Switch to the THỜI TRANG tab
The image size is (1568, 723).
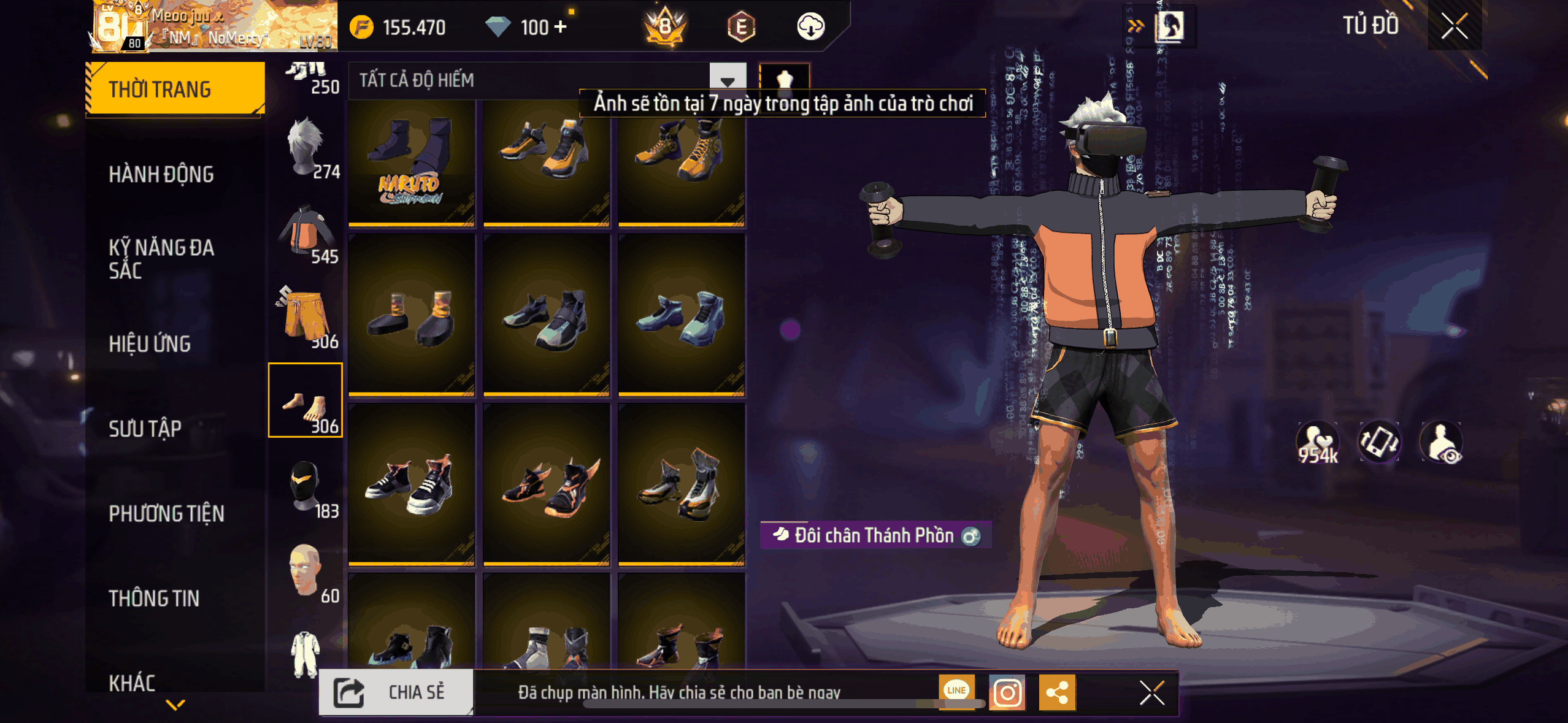pyautogui.click(x=175, y=90)
